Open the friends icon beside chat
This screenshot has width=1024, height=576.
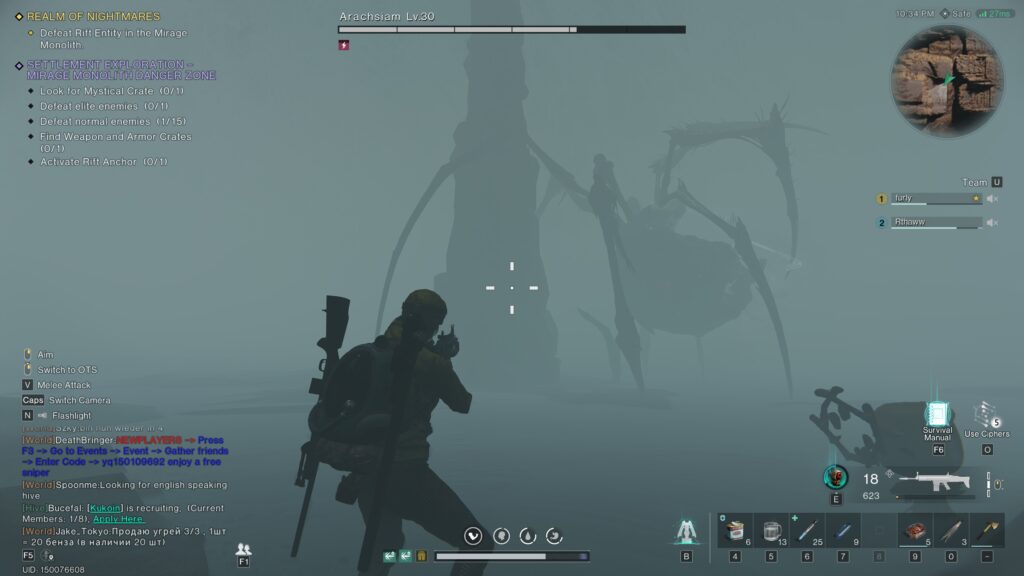click(243, 549)
